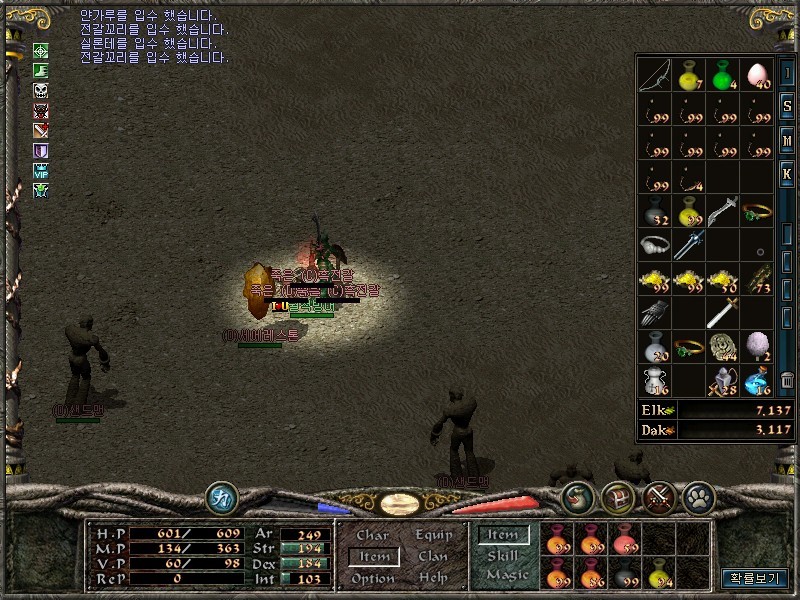Switch to the inventory side tab S
Viewport: 800px width, 600px height.
coord(788,107)
